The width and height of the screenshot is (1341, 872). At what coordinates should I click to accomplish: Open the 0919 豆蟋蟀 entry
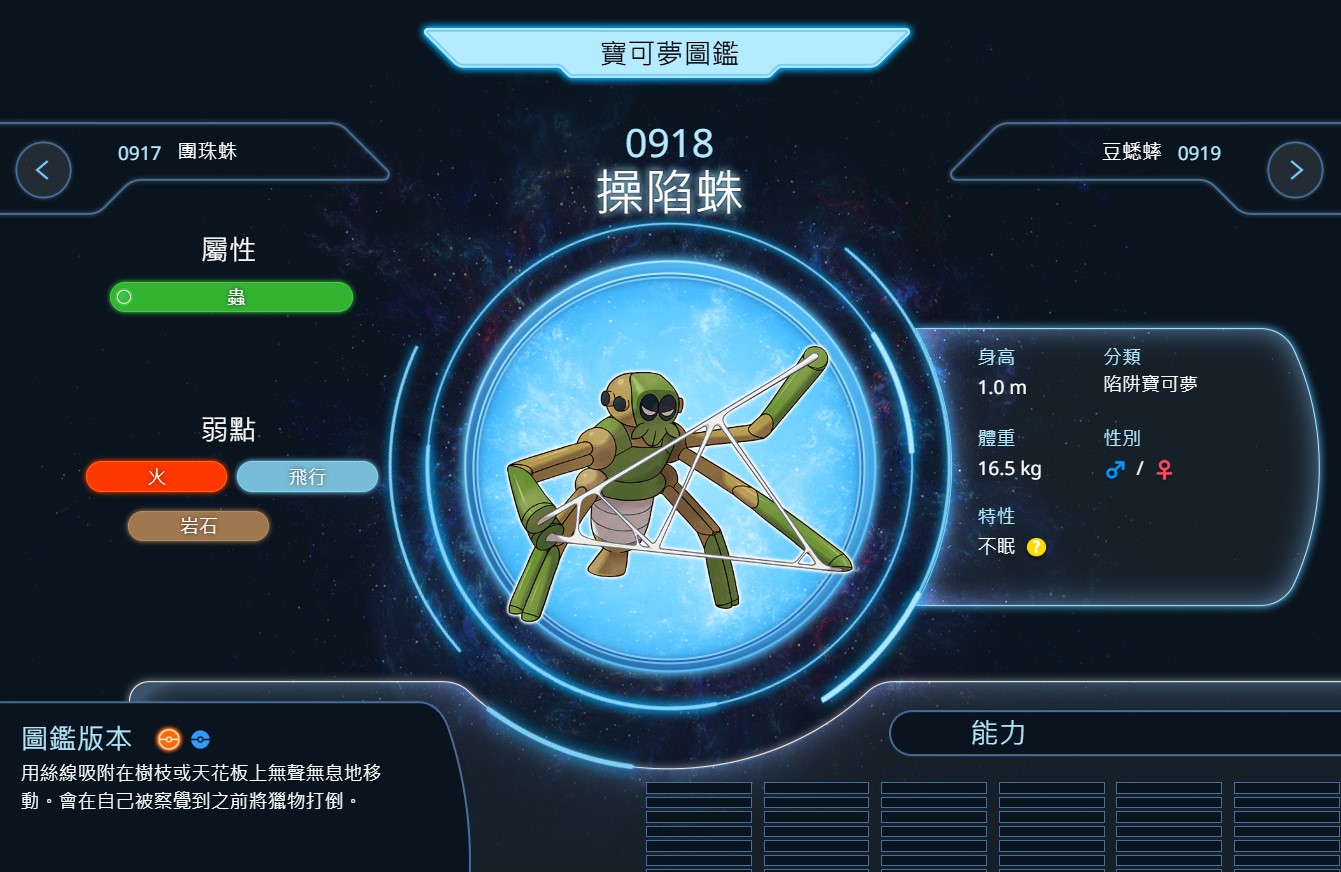[1161, 153]
